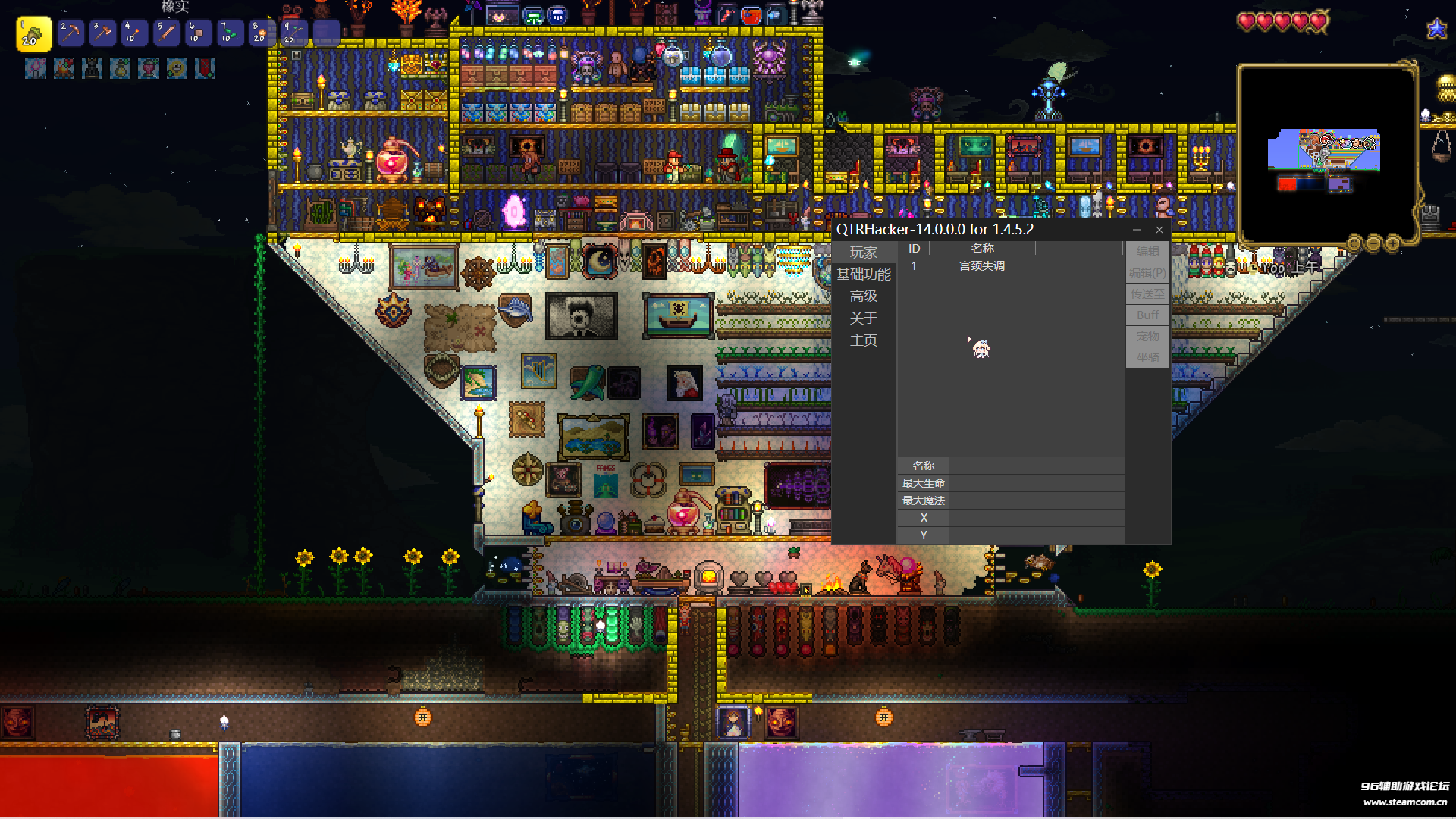
Task: Minimize the QTRHacker window
Action: tap(1136, 230)
